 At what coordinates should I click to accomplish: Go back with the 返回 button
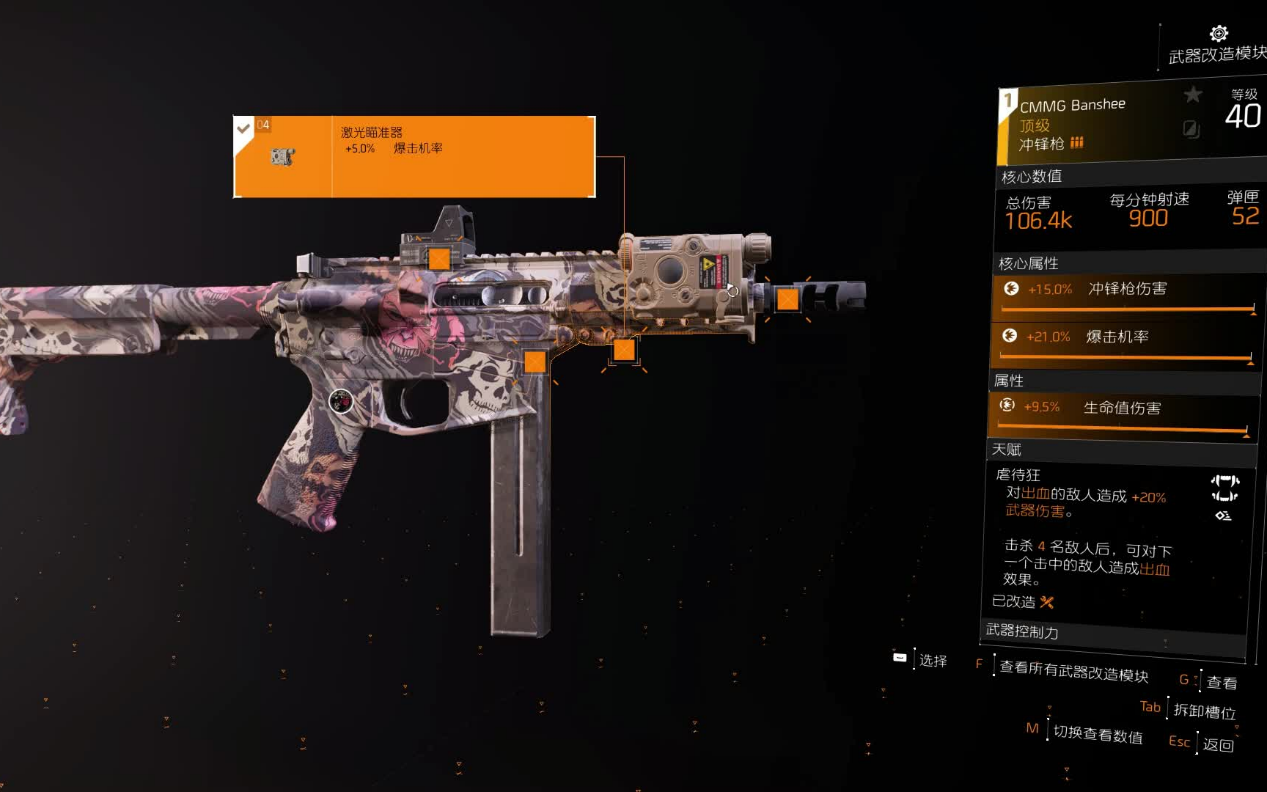(1218, 744)
